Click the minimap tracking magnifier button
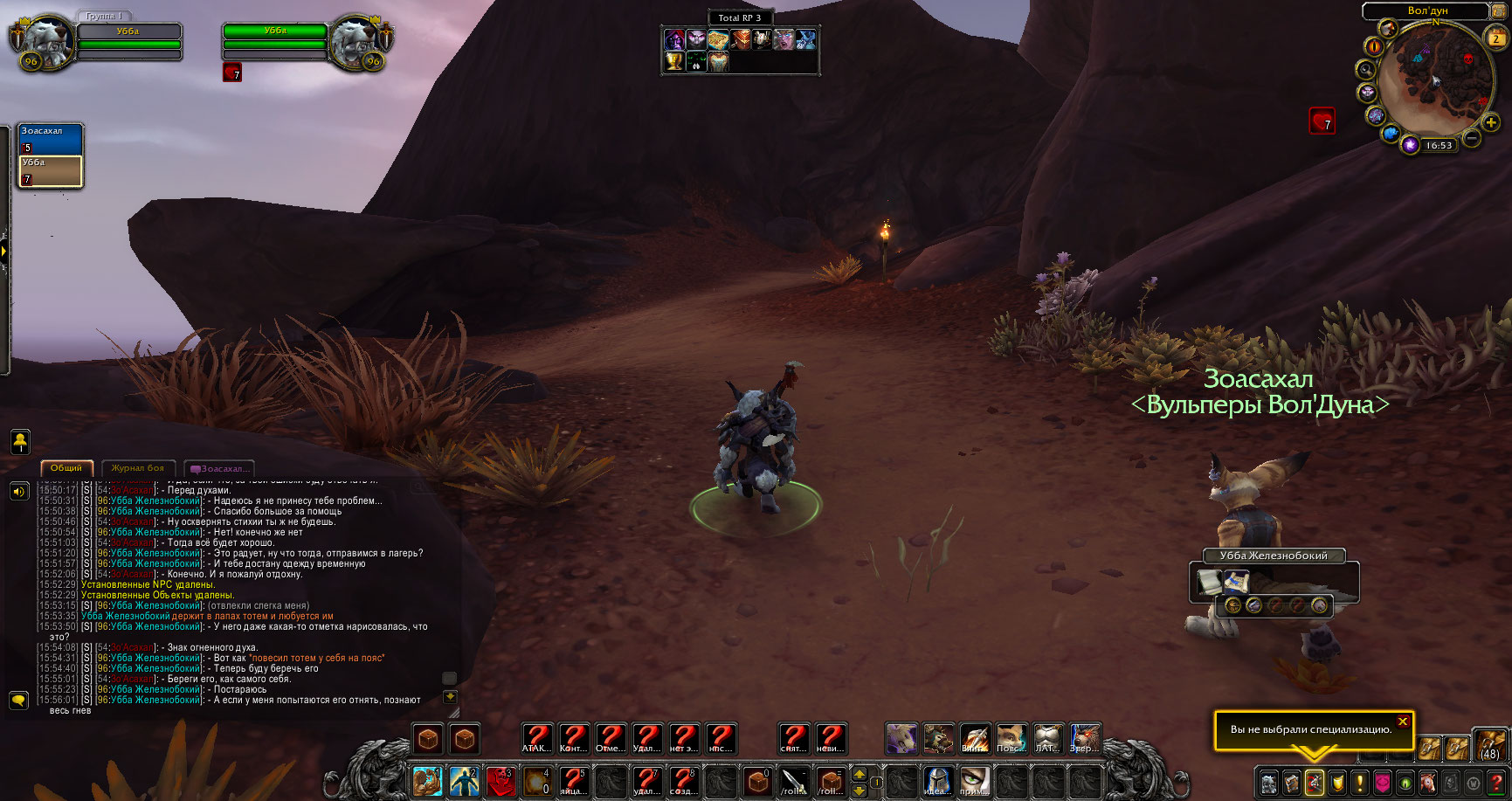 (1365, 70)
